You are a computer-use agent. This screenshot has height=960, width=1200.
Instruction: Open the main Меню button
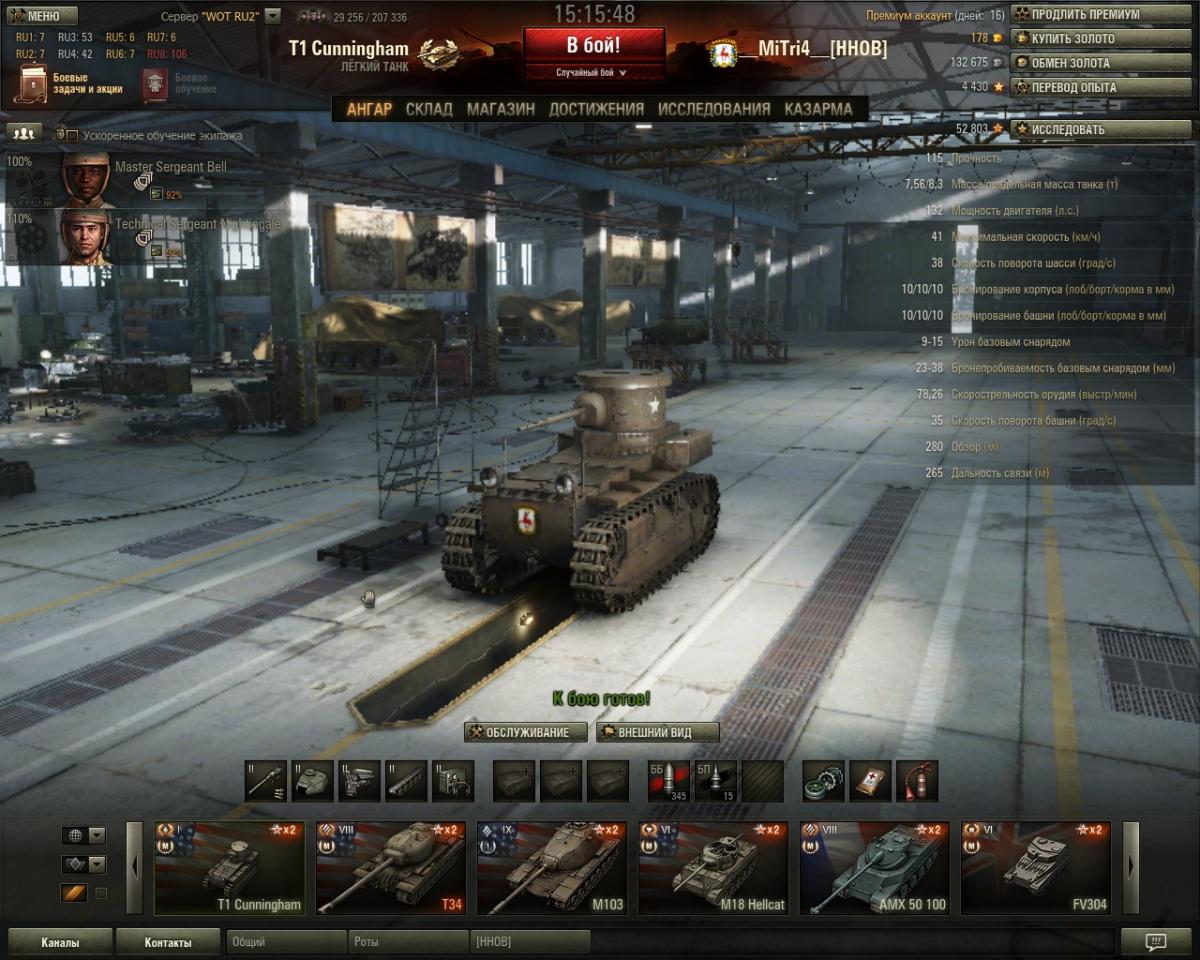(x=40, y=16)
